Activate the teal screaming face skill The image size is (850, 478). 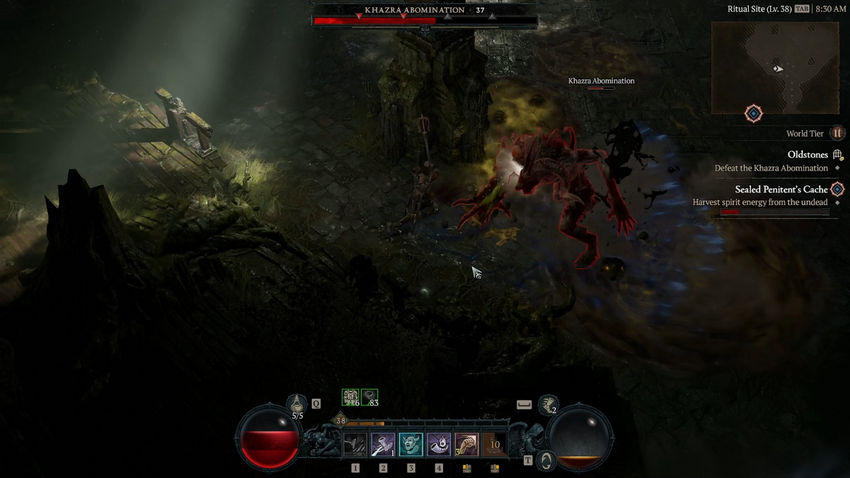411,444
